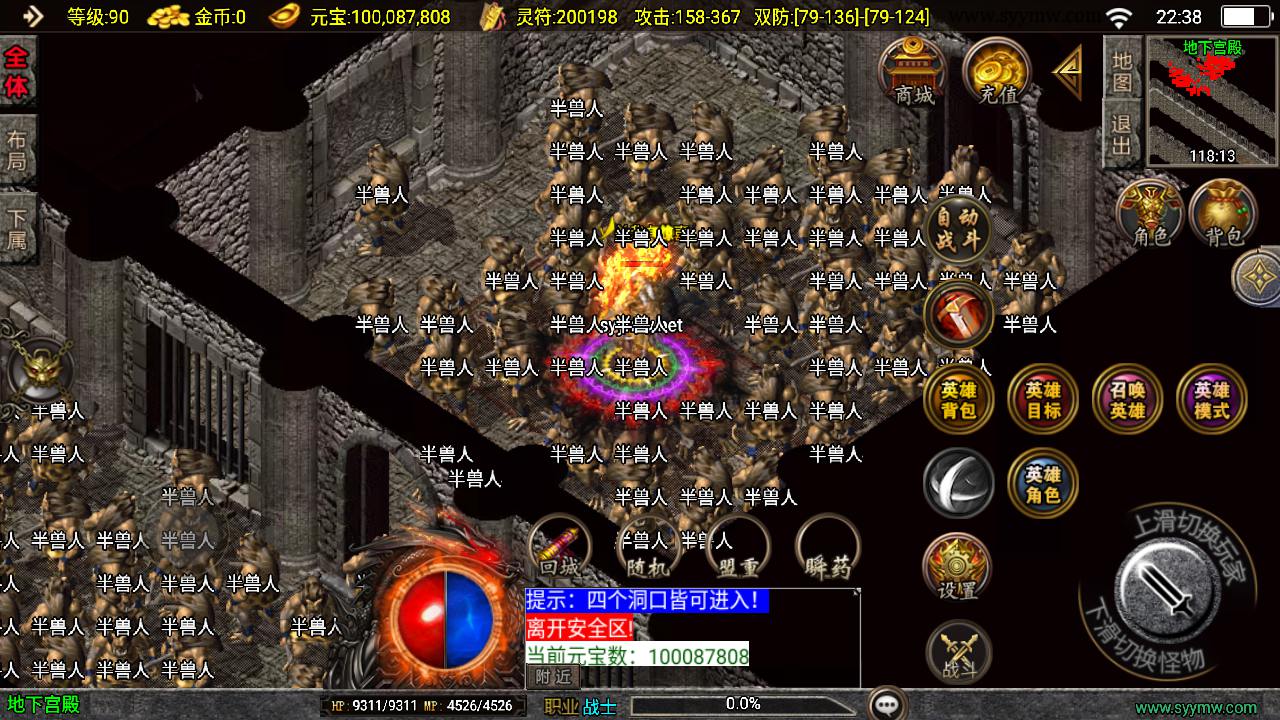Image resolution: width=1280 pixels, height=720 pixels.
Task: Open the 英雄背包 hero bag
Action: (x=959, y=399)
